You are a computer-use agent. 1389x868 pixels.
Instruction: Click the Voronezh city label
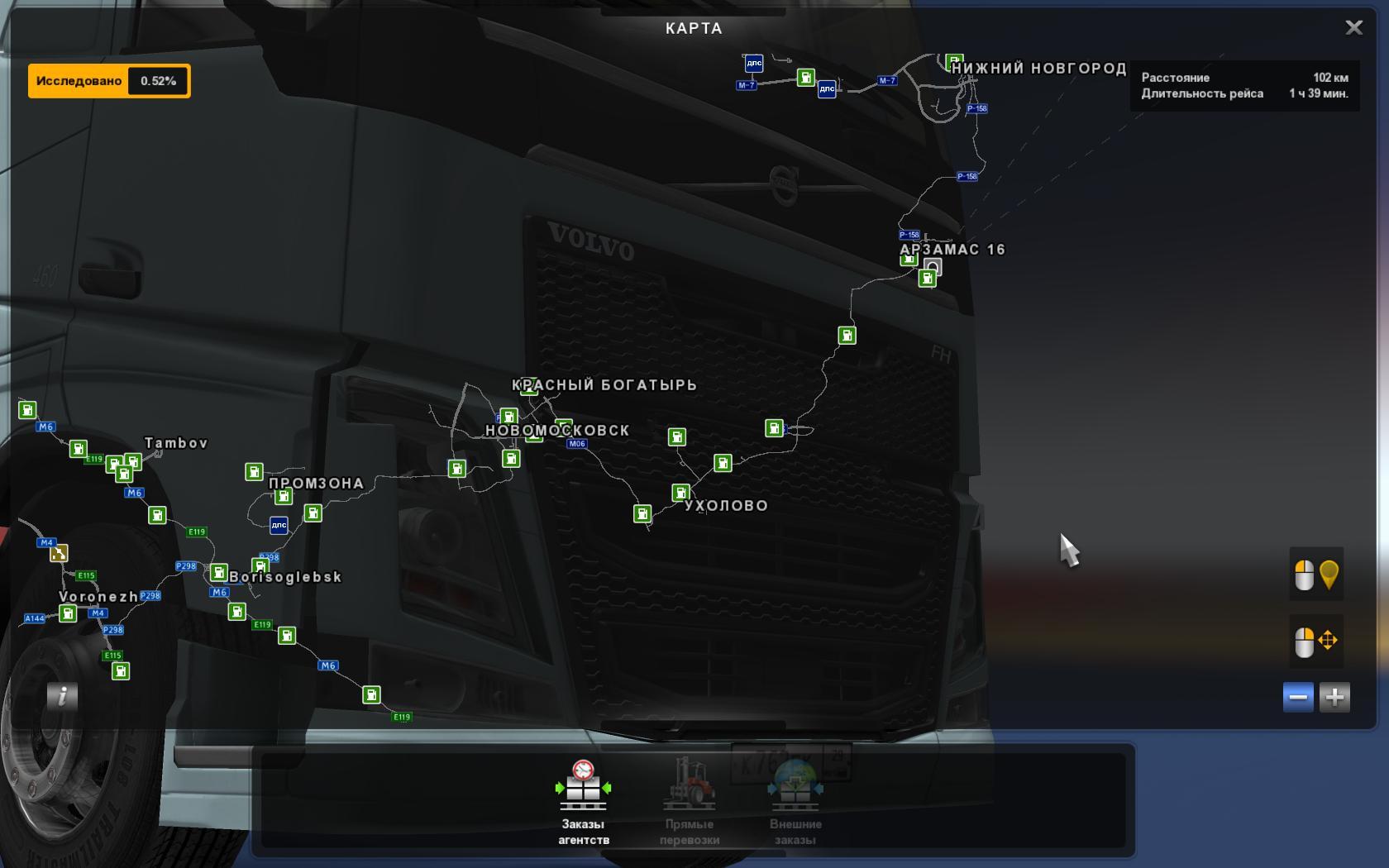[98, 597]
